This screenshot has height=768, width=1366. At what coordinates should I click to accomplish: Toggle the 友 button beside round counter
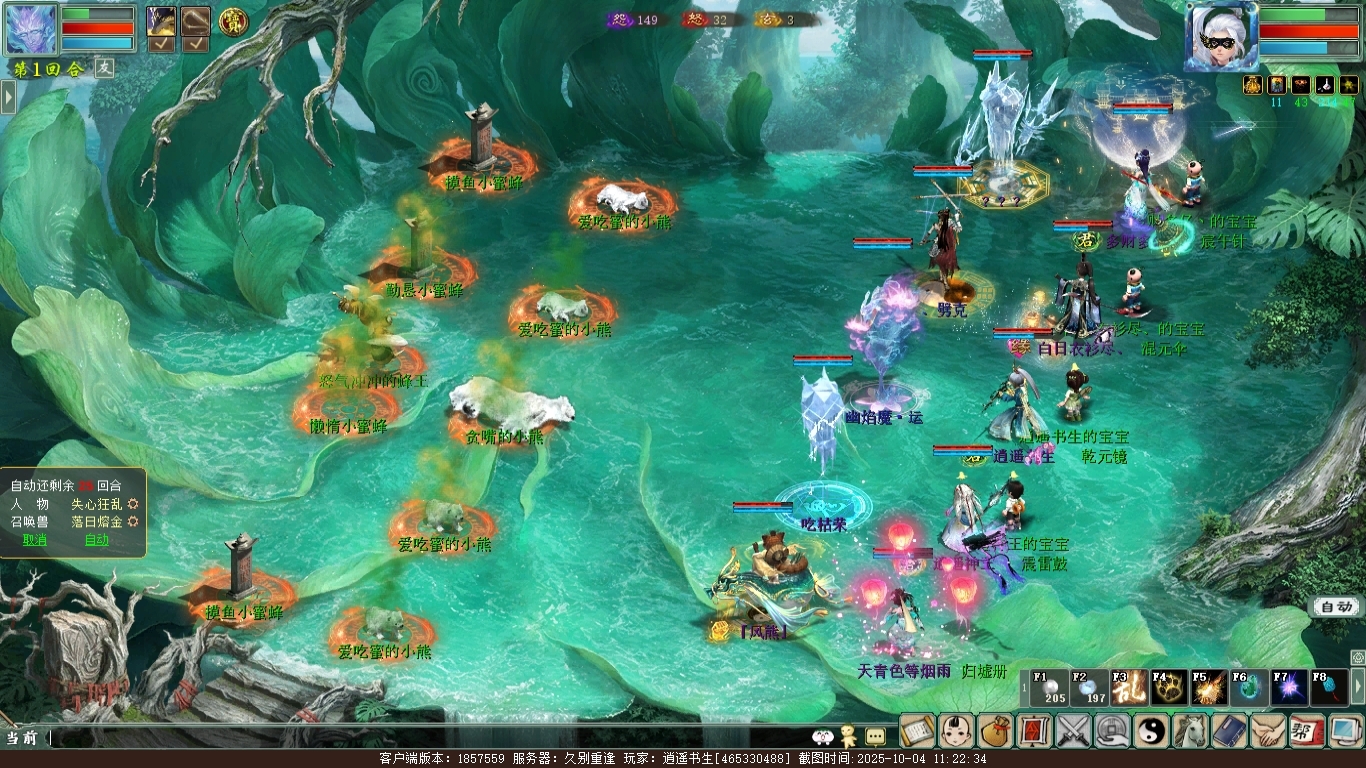pos(105,68)
